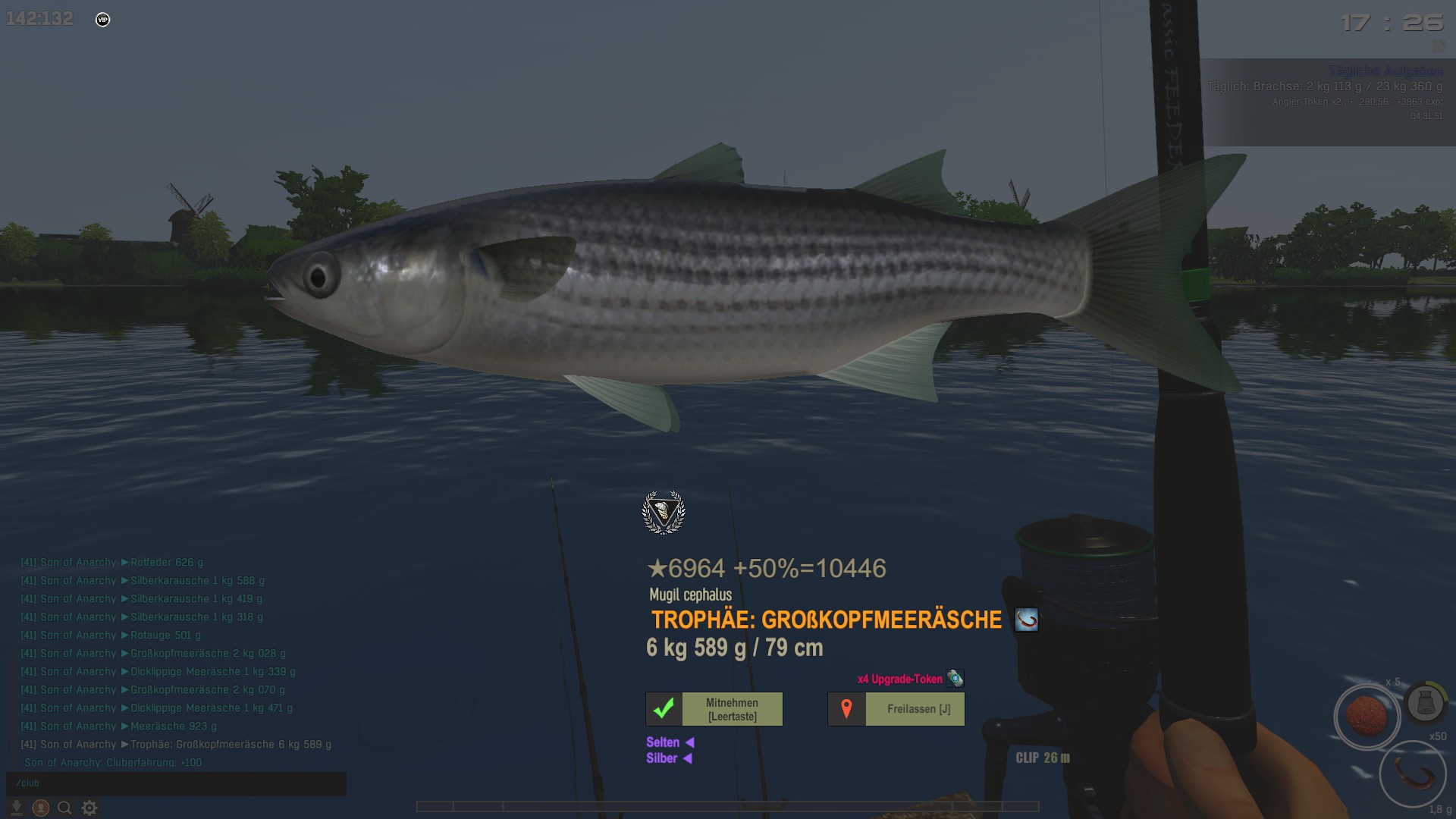Open chat settings via the gear icon
Image resolution: width=1456 pixels, height=819 pixels.
coord(89,808)
